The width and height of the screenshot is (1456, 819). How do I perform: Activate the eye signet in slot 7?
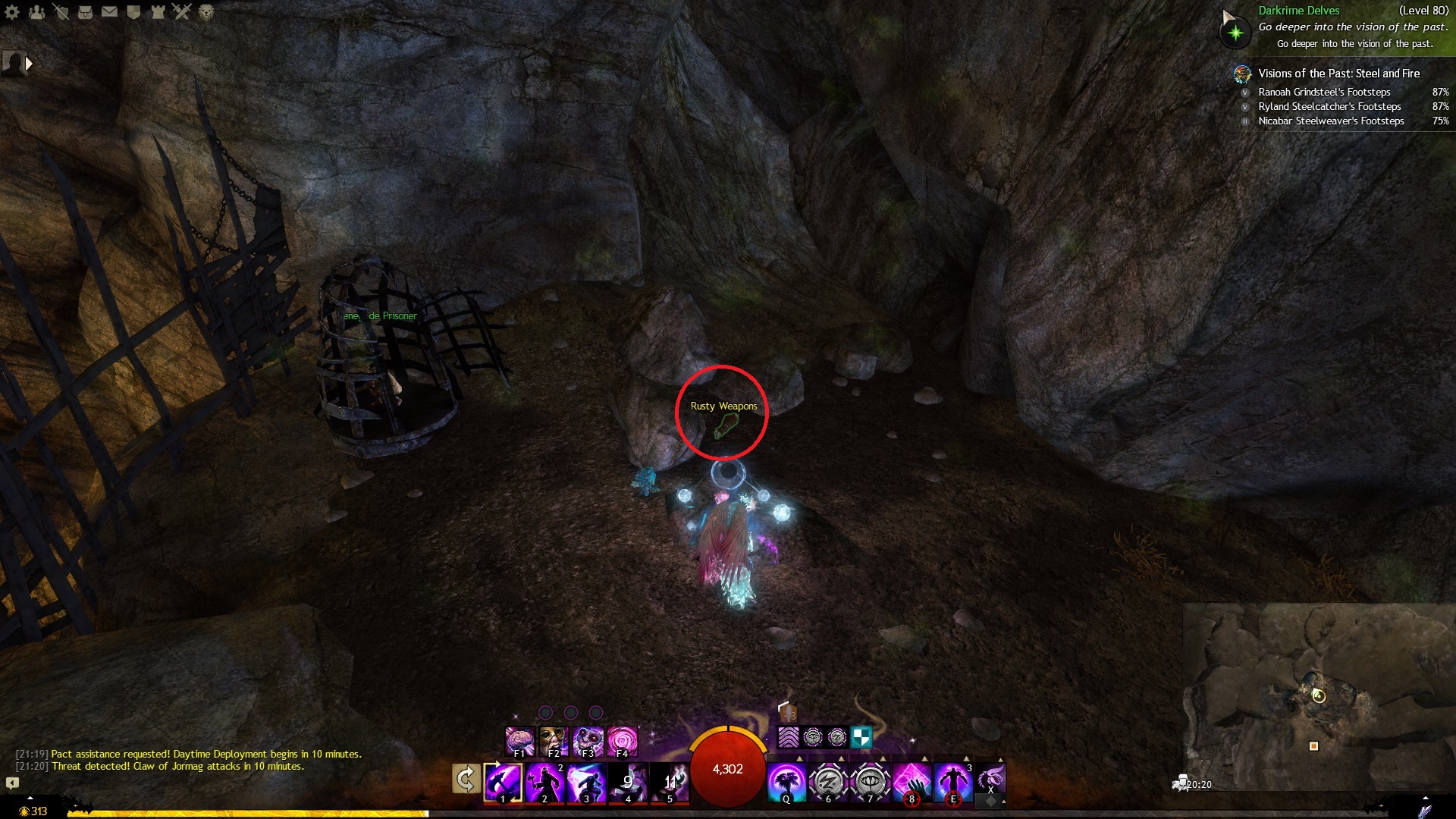coord(870,782)
